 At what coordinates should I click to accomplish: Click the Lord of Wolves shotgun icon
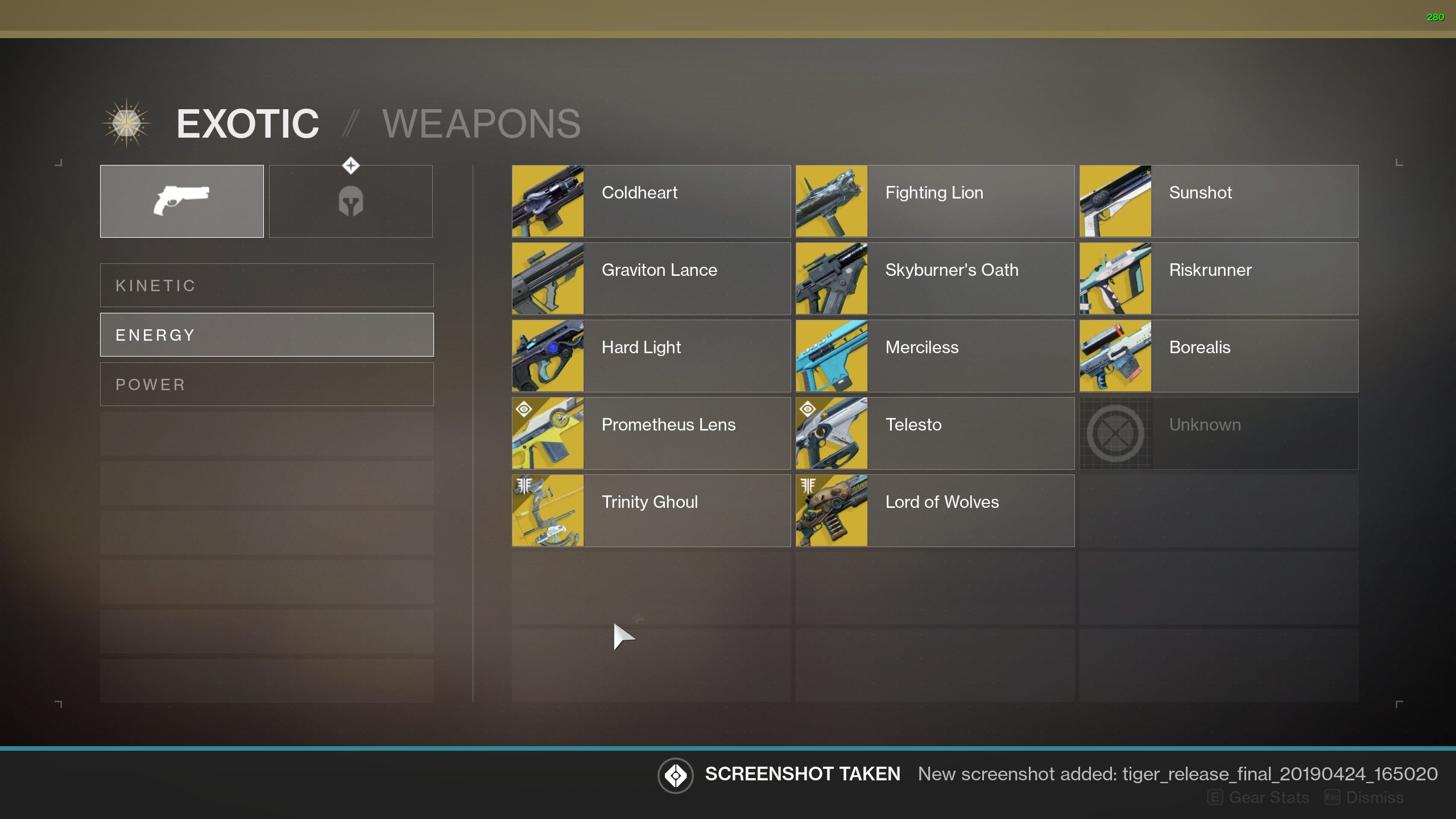[831, 510]
